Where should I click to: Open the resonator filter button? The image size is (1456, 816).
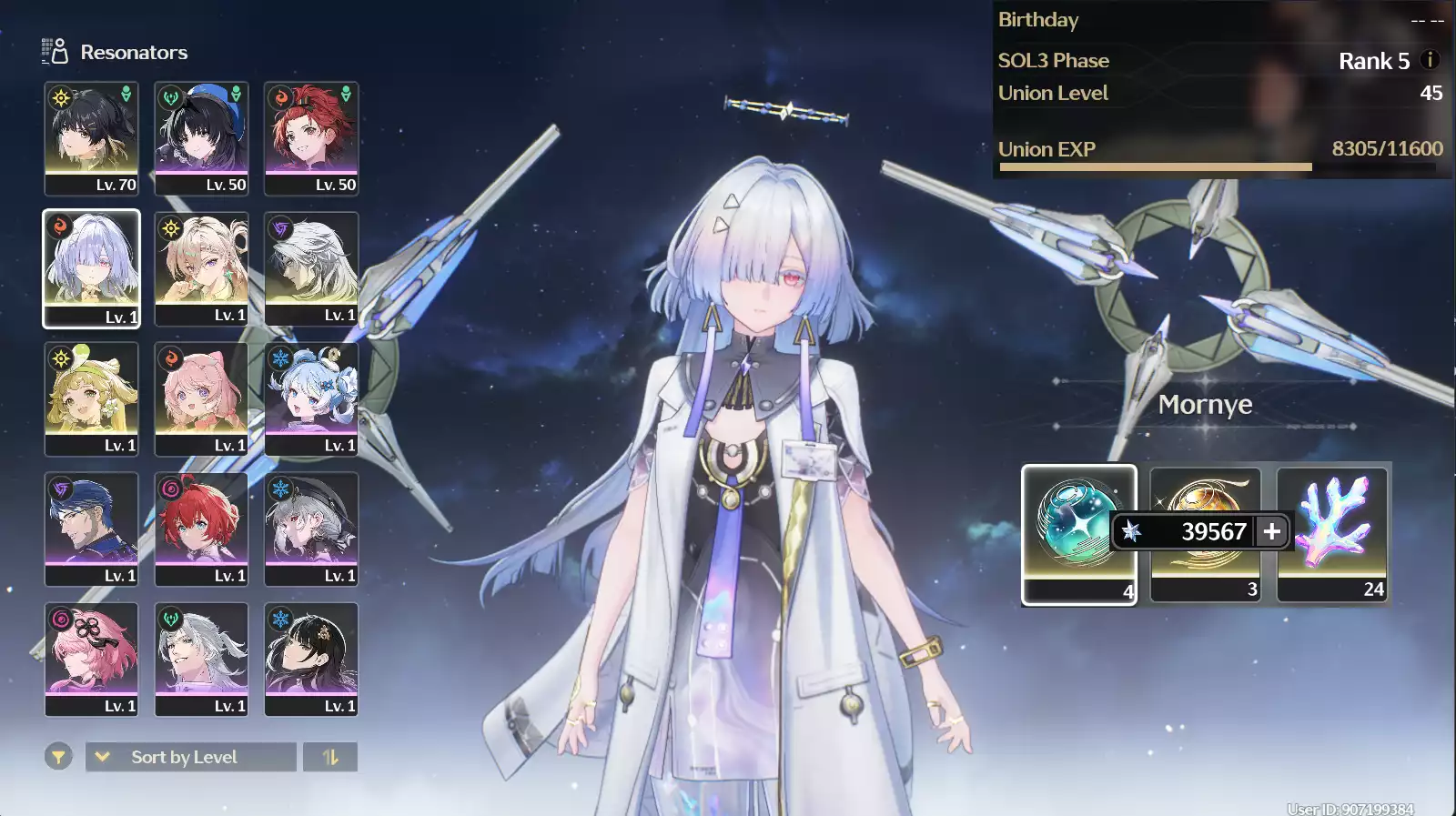(58, 756)
